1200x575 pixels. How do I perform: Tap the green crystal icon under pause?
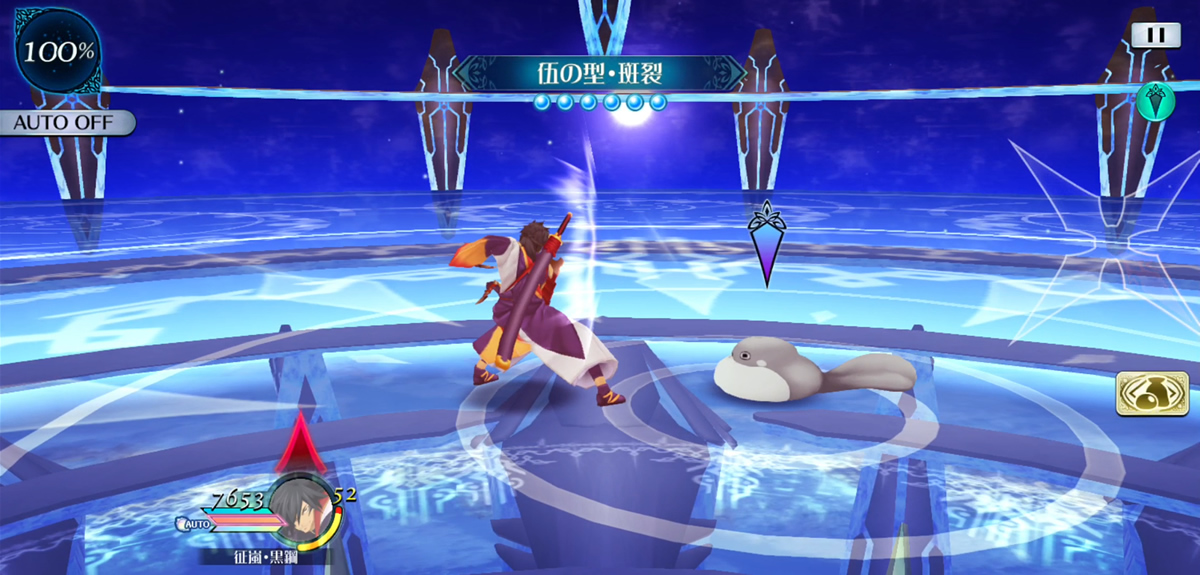pos(1155,101)
